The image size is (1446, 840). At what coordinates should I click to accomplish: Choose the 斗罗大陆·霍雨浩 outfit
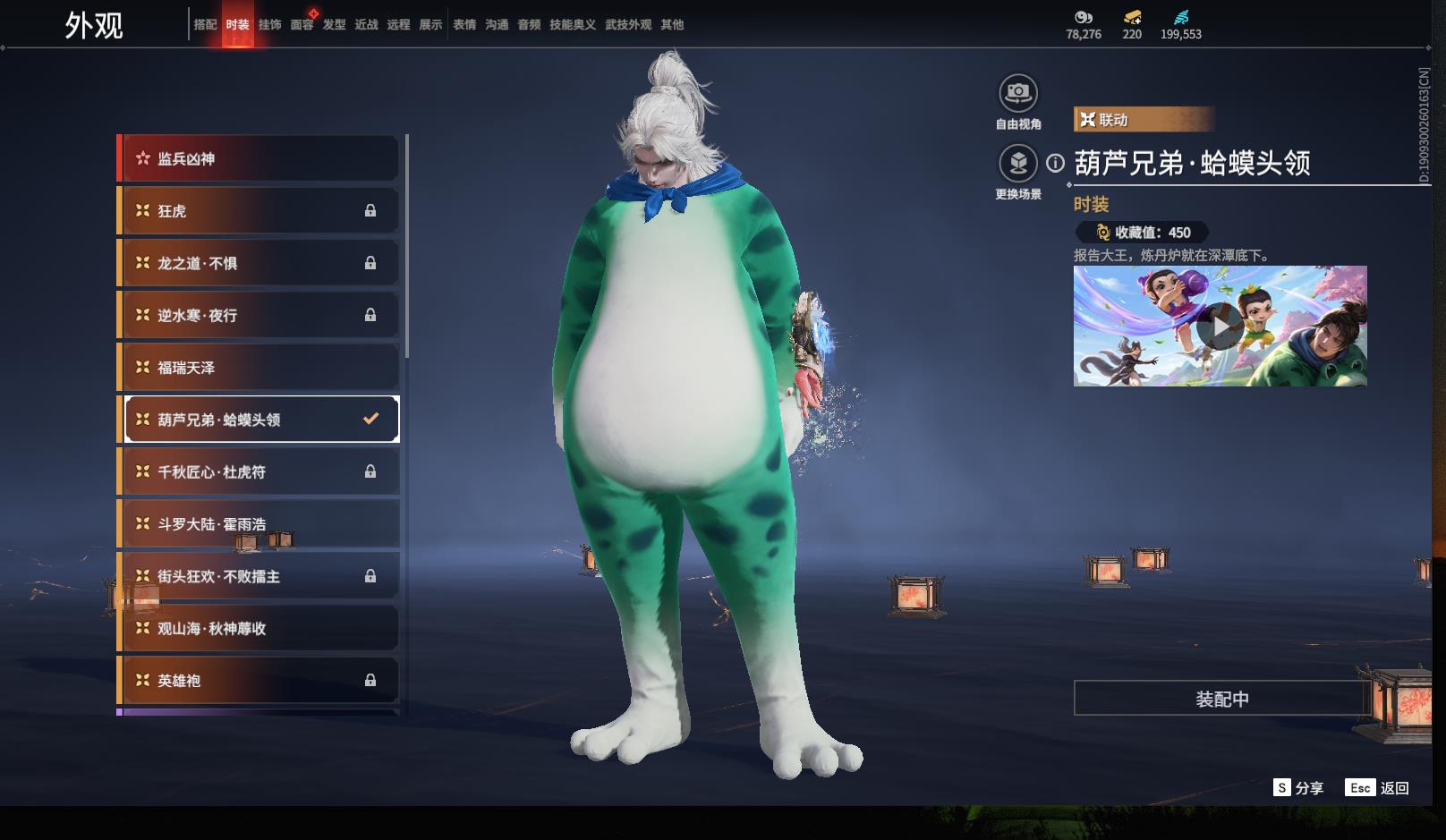pos(259,524)
